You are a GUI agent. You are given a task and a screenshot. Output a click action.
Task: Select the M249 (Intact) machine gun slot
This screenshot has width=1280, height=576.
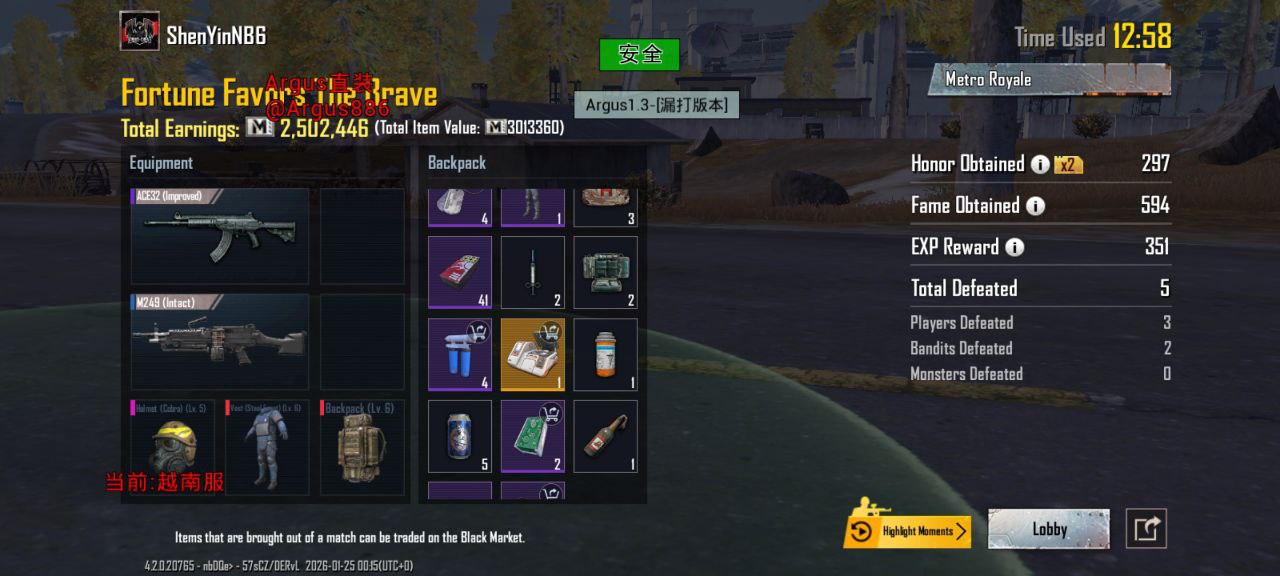pos(220,341)
